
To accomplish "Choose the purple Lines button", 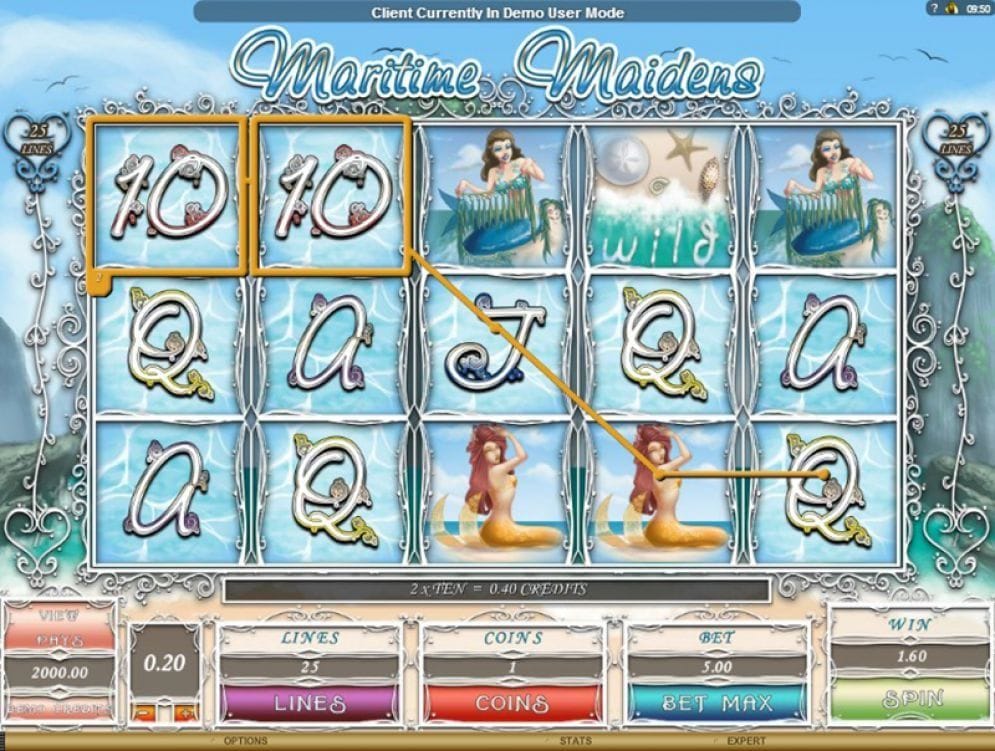I will (x=310, y=703).
